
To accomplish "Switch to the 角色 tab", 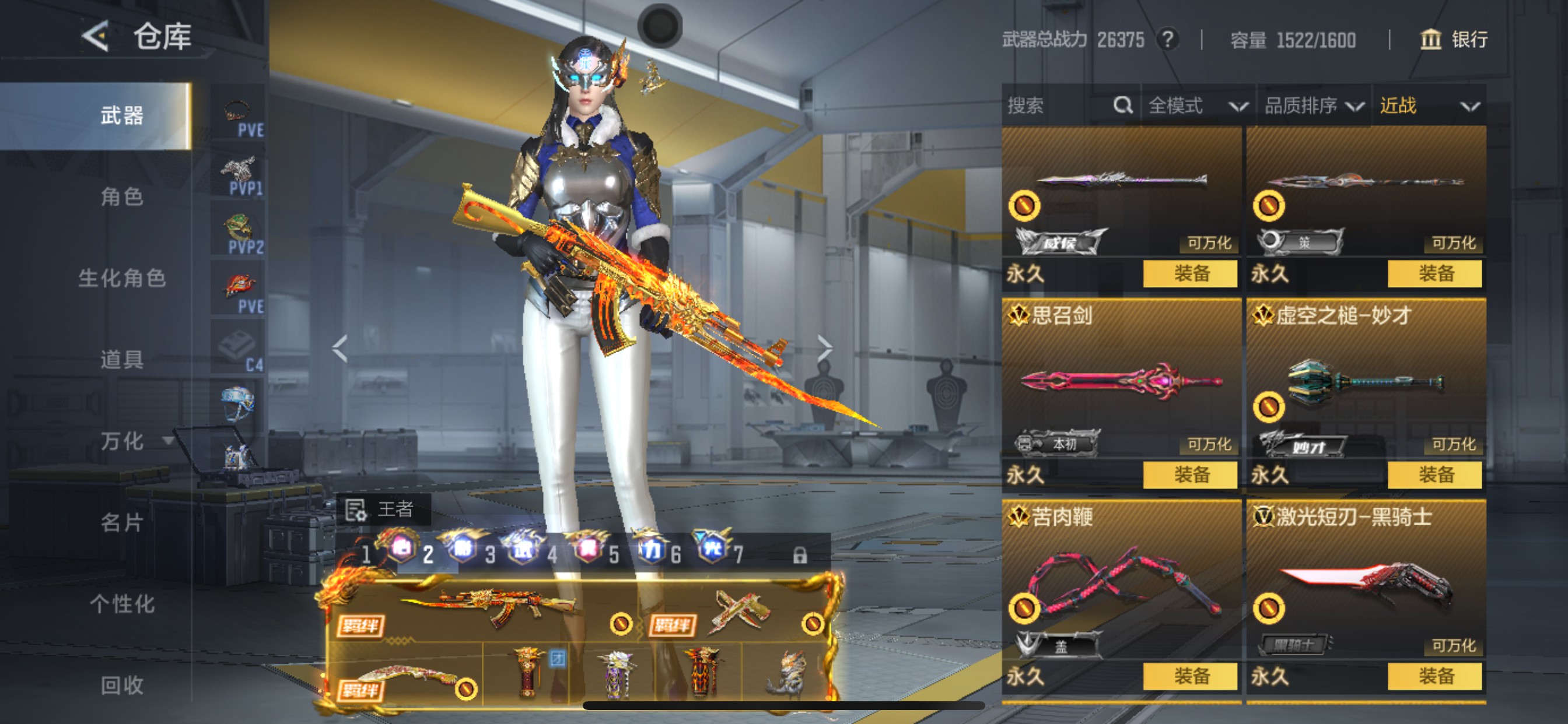I will [122, 196].
